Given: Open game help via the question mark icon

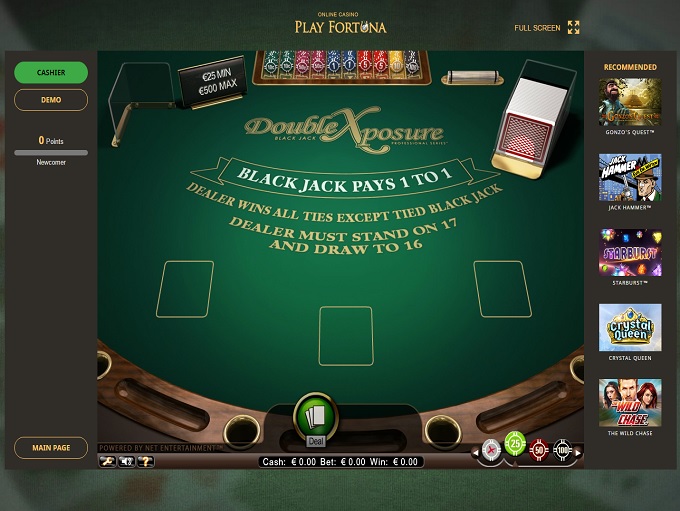Looking at the screenshot, I should 145,461.
